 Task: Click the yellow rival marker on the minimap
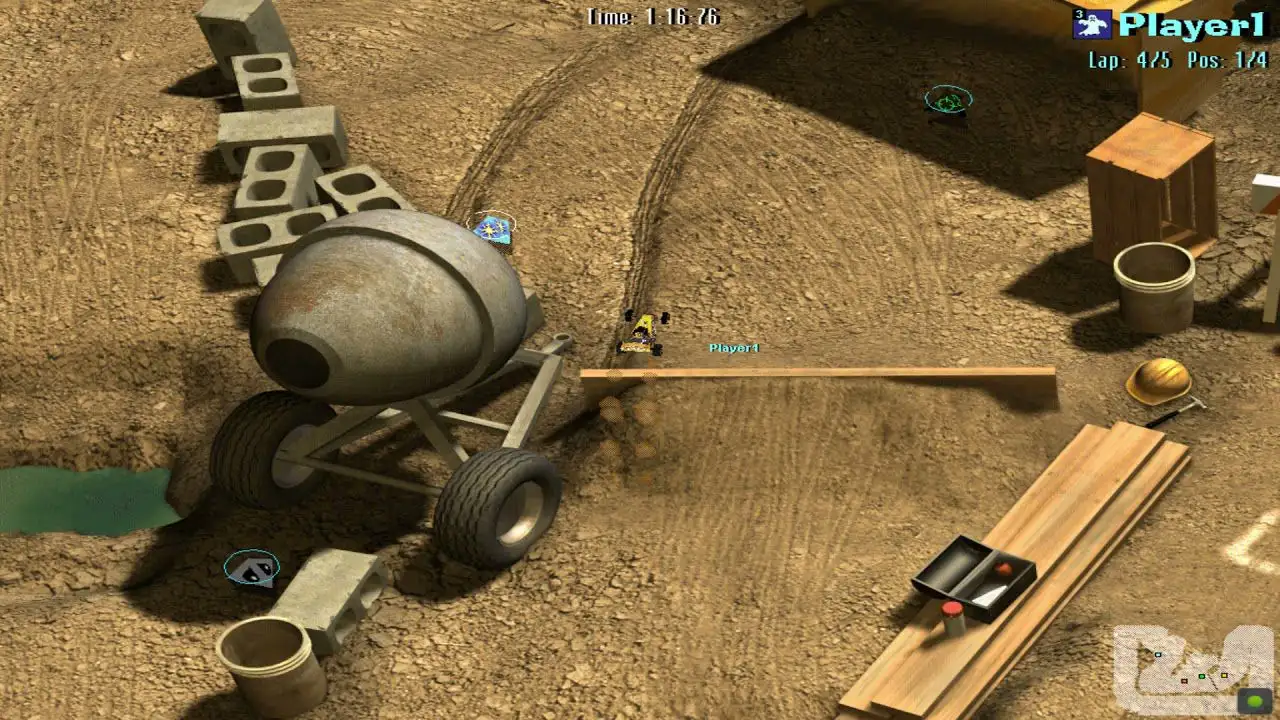1224,675
